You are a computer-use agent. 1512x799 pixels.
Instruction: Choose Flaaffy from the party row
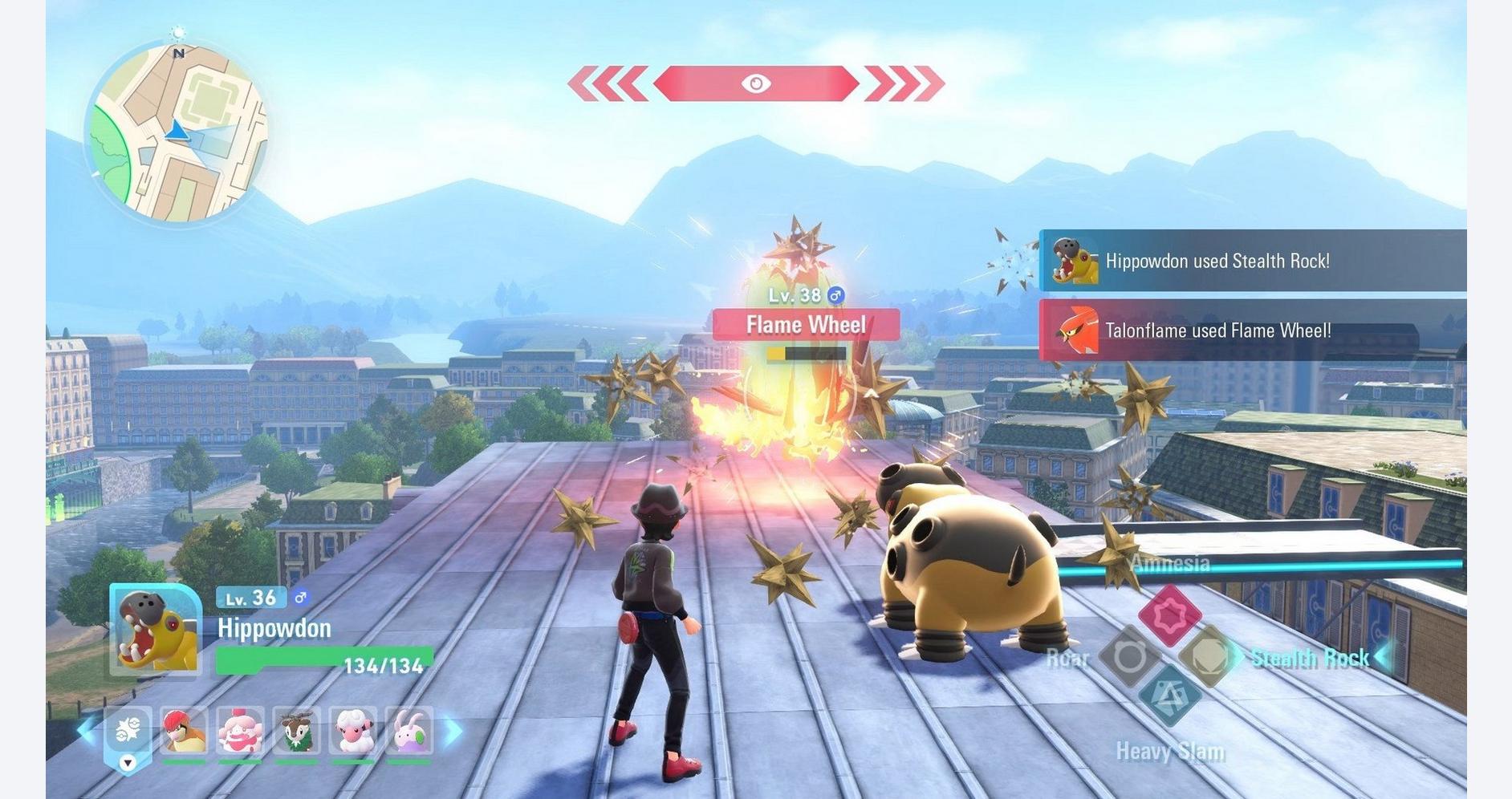click(x=352, y=731)
